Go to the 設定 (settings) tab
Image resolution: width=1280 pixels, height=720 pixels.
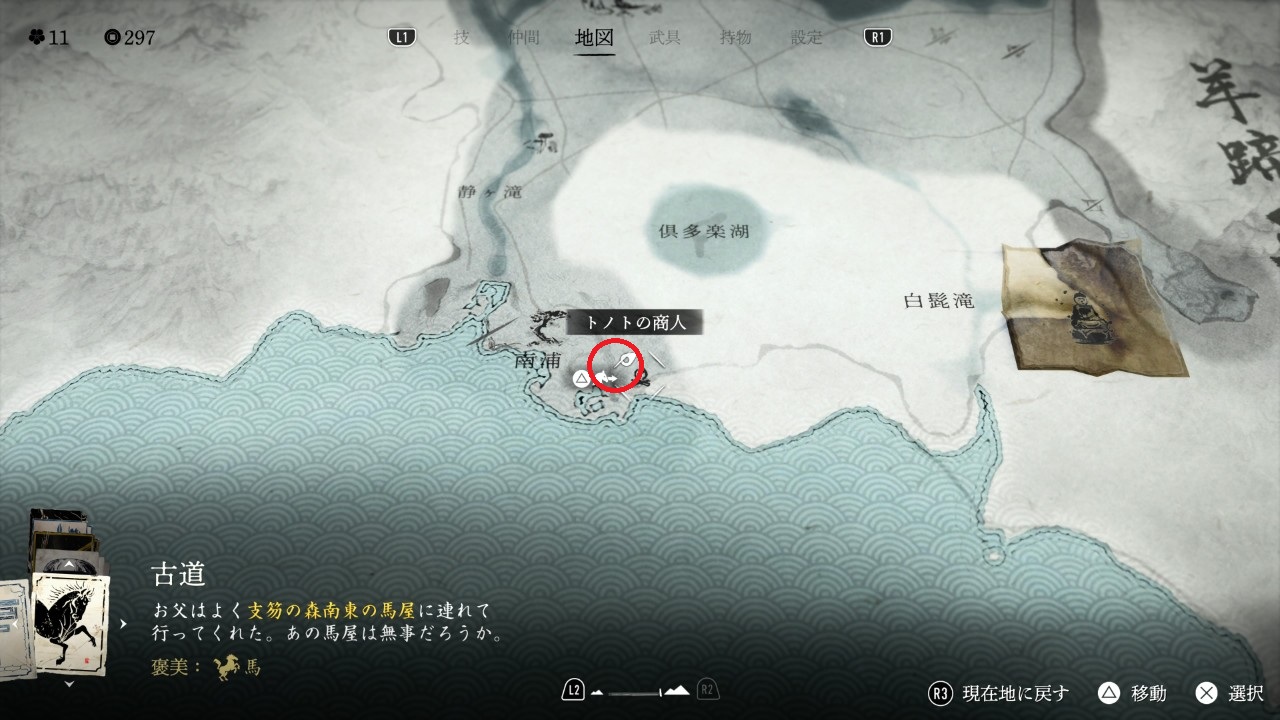tap(806, 38)
